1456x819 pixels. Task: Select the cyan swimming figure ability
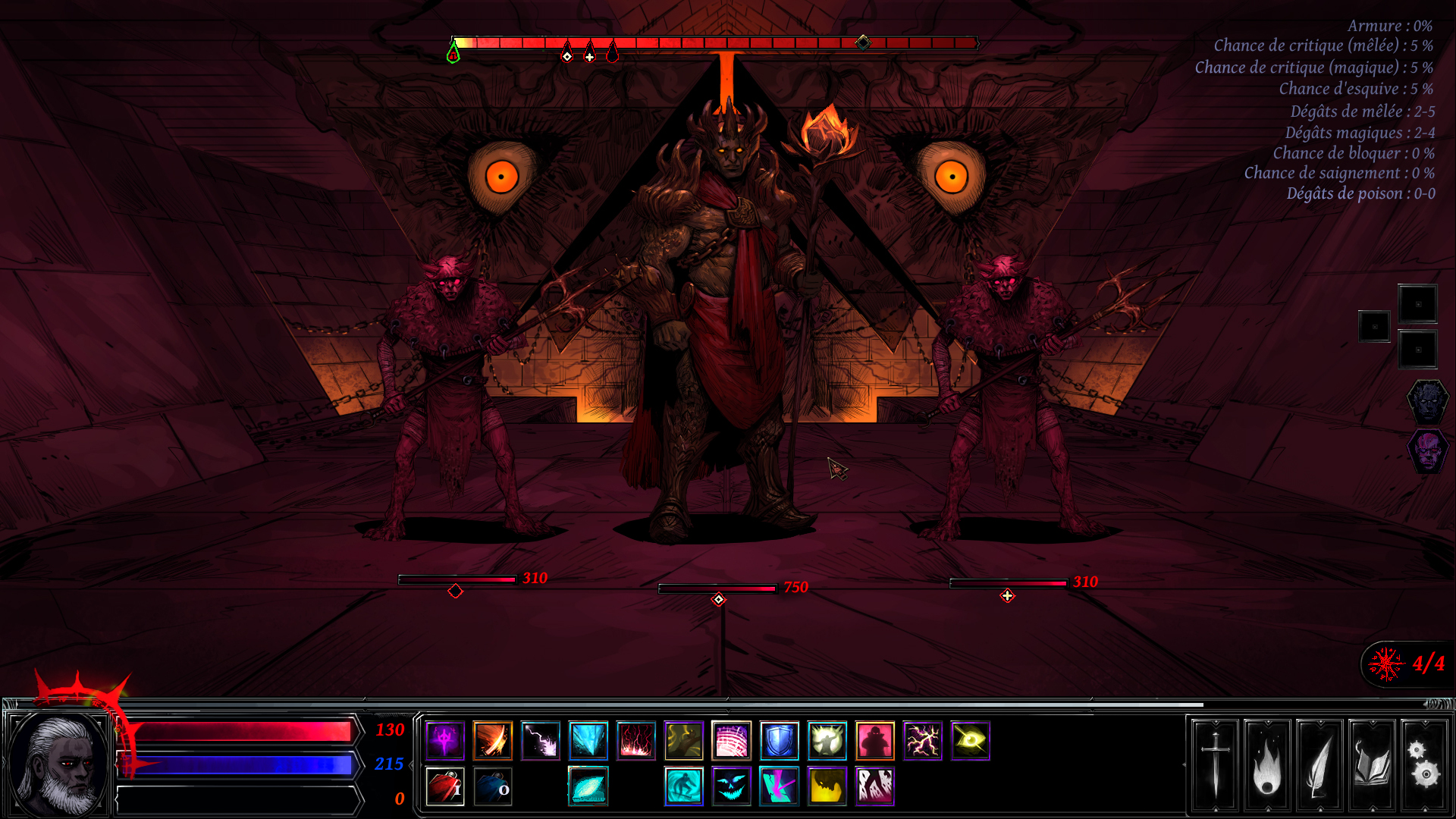click(x=684, y=787)
